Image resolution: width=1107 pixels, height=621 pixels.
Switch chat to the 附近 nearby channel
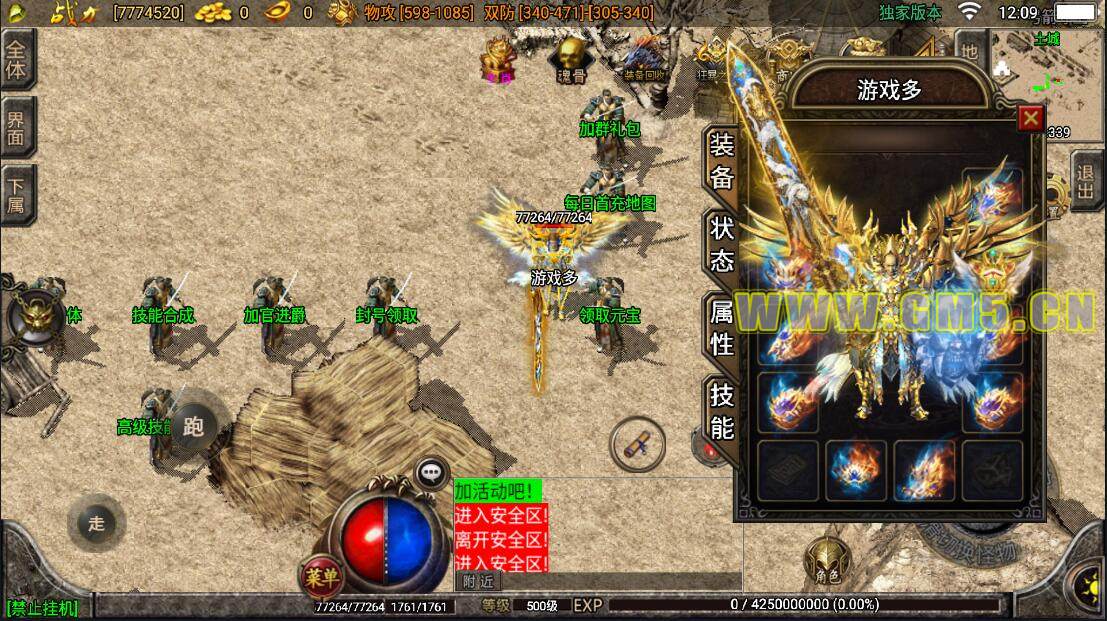tap(480, 581)
